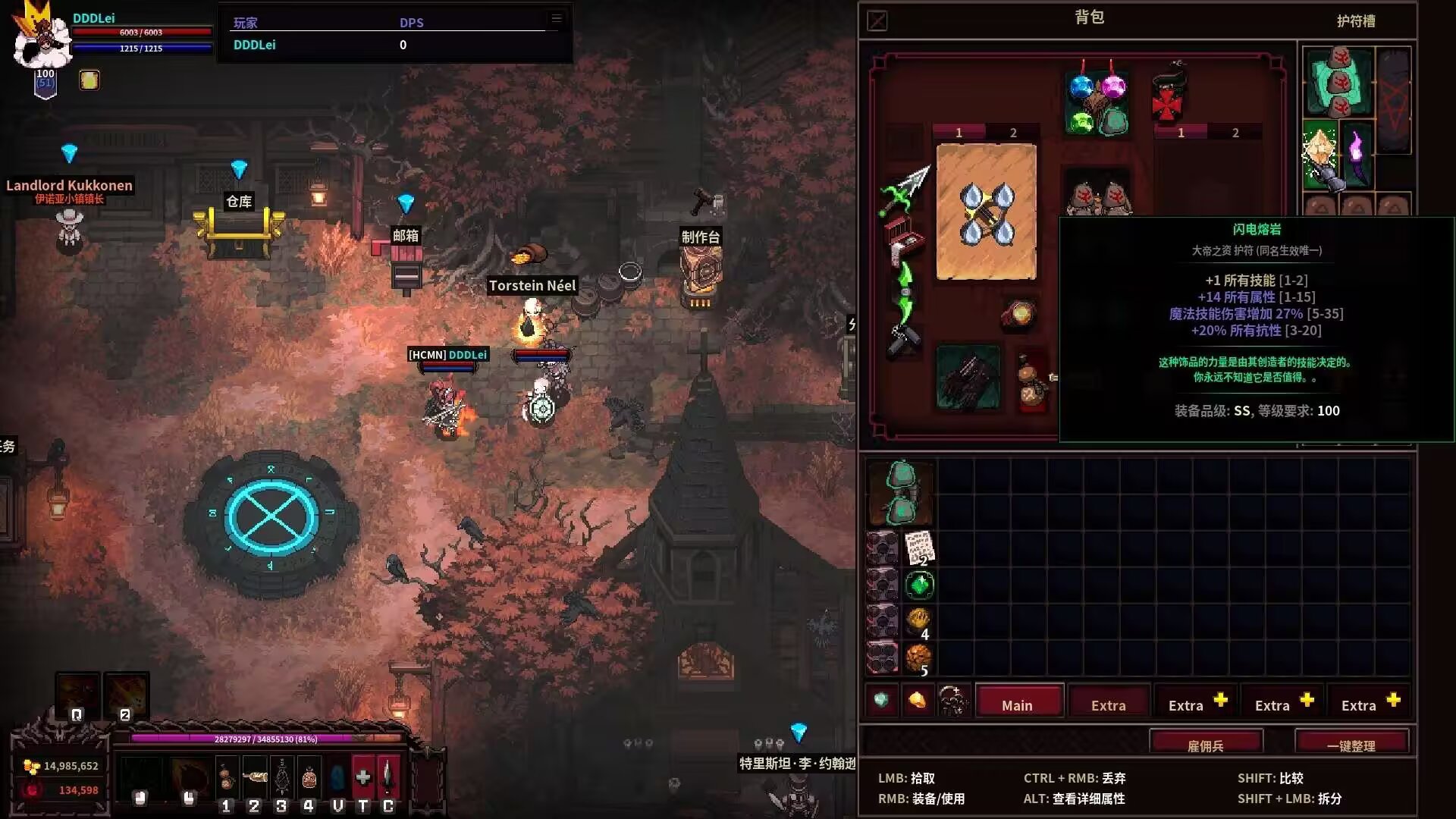Screen dimensions: 1456x819
Task: Click the 雇佣兵 mercenary button
Action: point(1206,745)
